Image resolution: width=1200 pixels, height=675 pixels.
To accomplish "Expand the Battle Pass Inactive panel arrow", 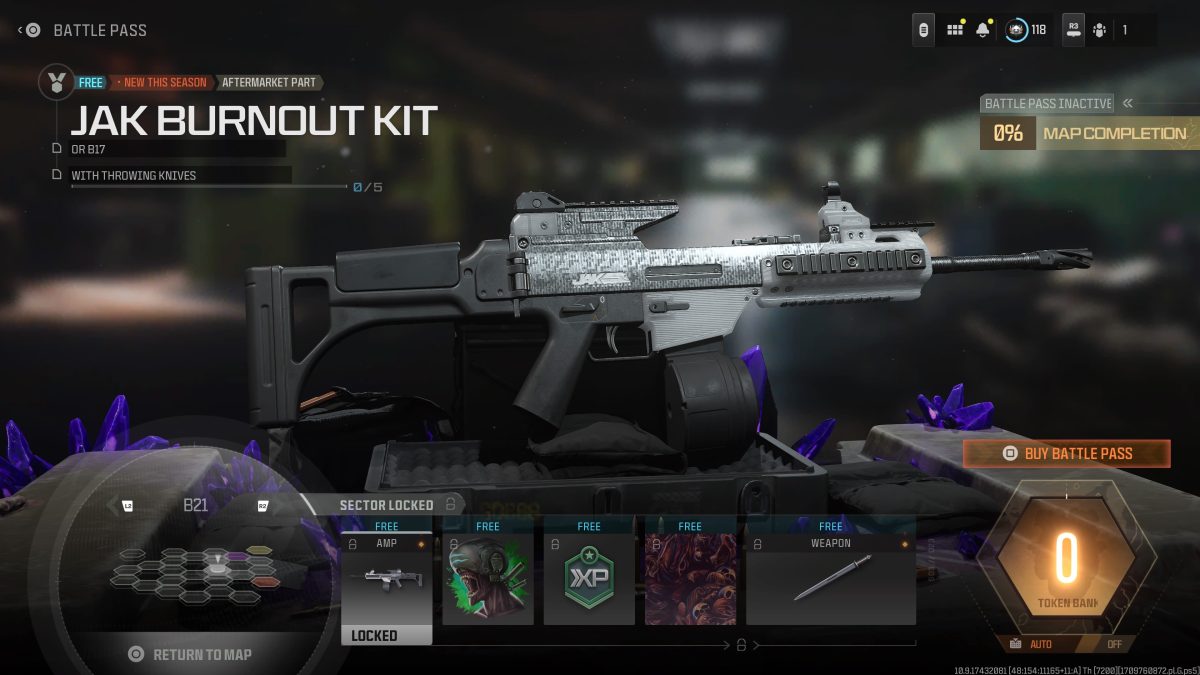I will 1128,103.
